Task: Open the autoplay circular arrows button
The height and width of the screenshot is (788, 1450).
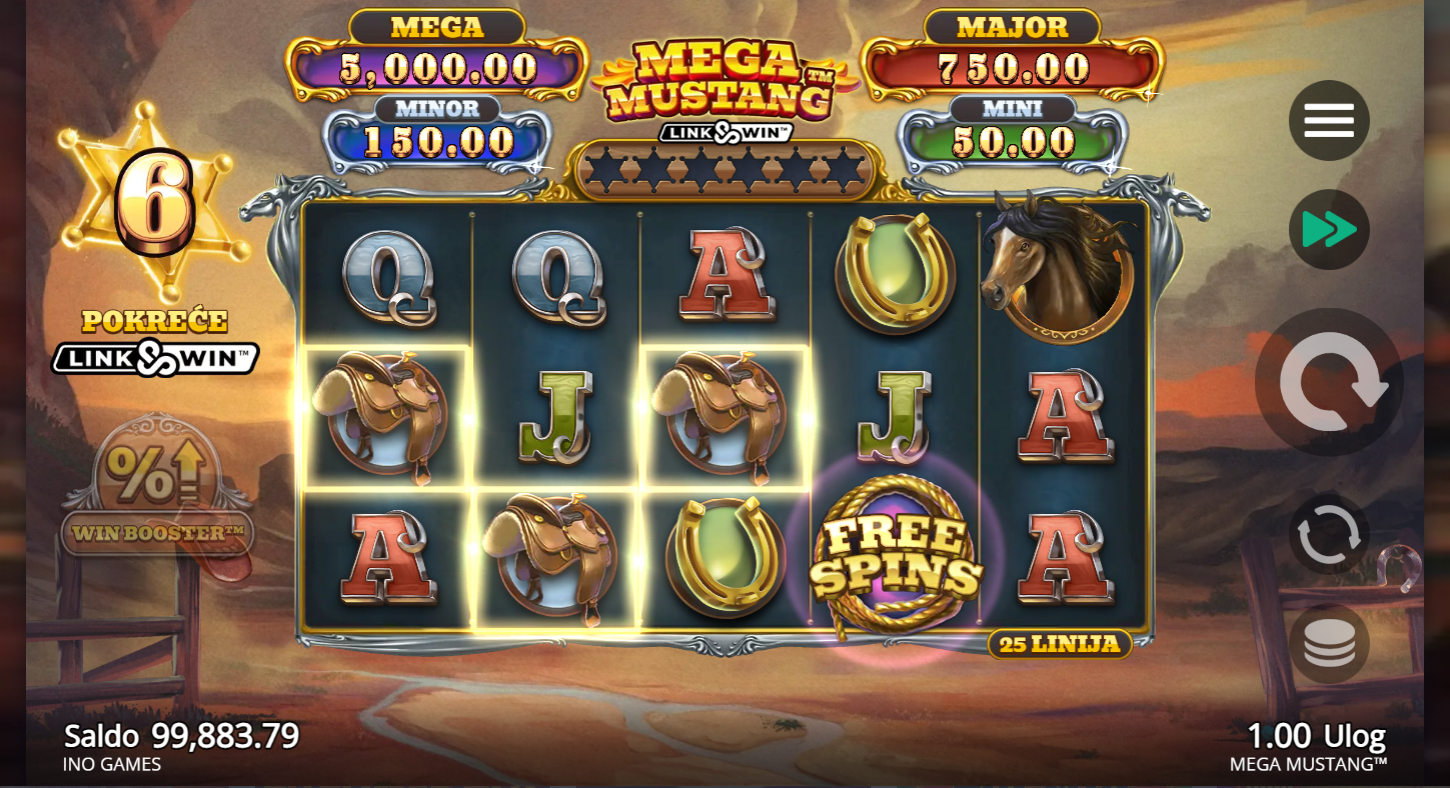Action: [1328, 534]
